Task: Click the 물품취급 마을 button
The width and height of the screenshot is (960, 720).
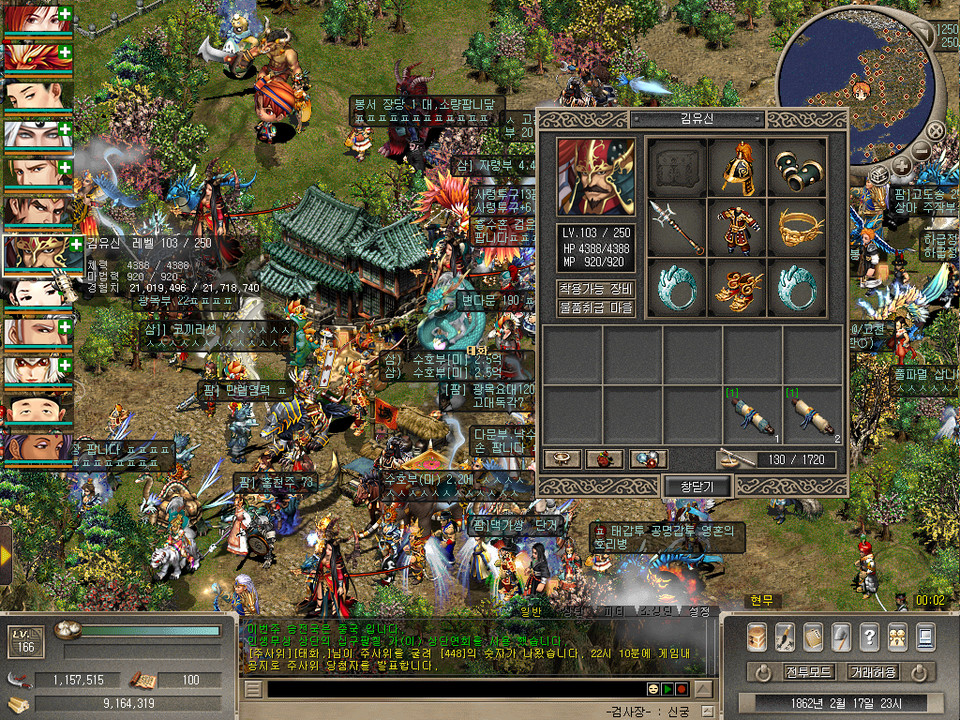Action: pyautogui.click(x=595, y=308)
